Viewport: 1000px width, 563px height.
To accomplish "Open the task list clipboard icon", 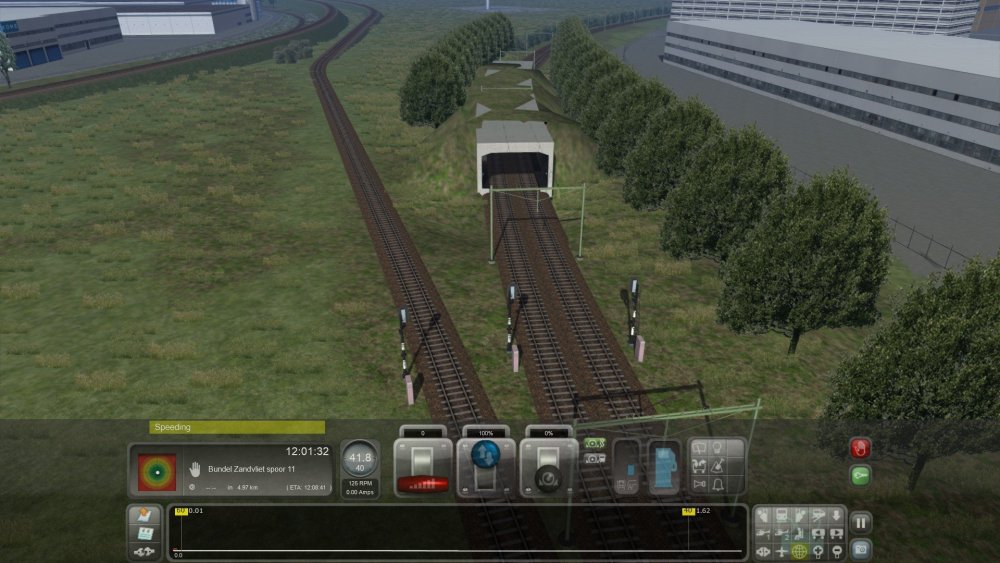I will 144,533.
